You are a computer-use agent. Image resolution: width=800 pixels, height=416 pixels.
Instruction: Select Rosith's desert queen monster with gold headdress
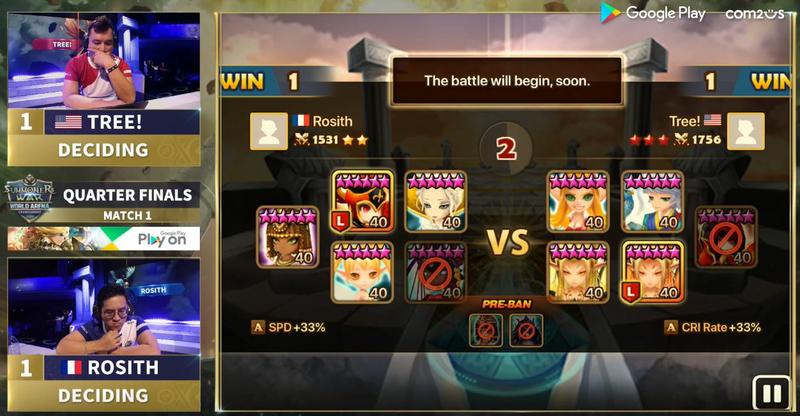click(x=287, y=237)
